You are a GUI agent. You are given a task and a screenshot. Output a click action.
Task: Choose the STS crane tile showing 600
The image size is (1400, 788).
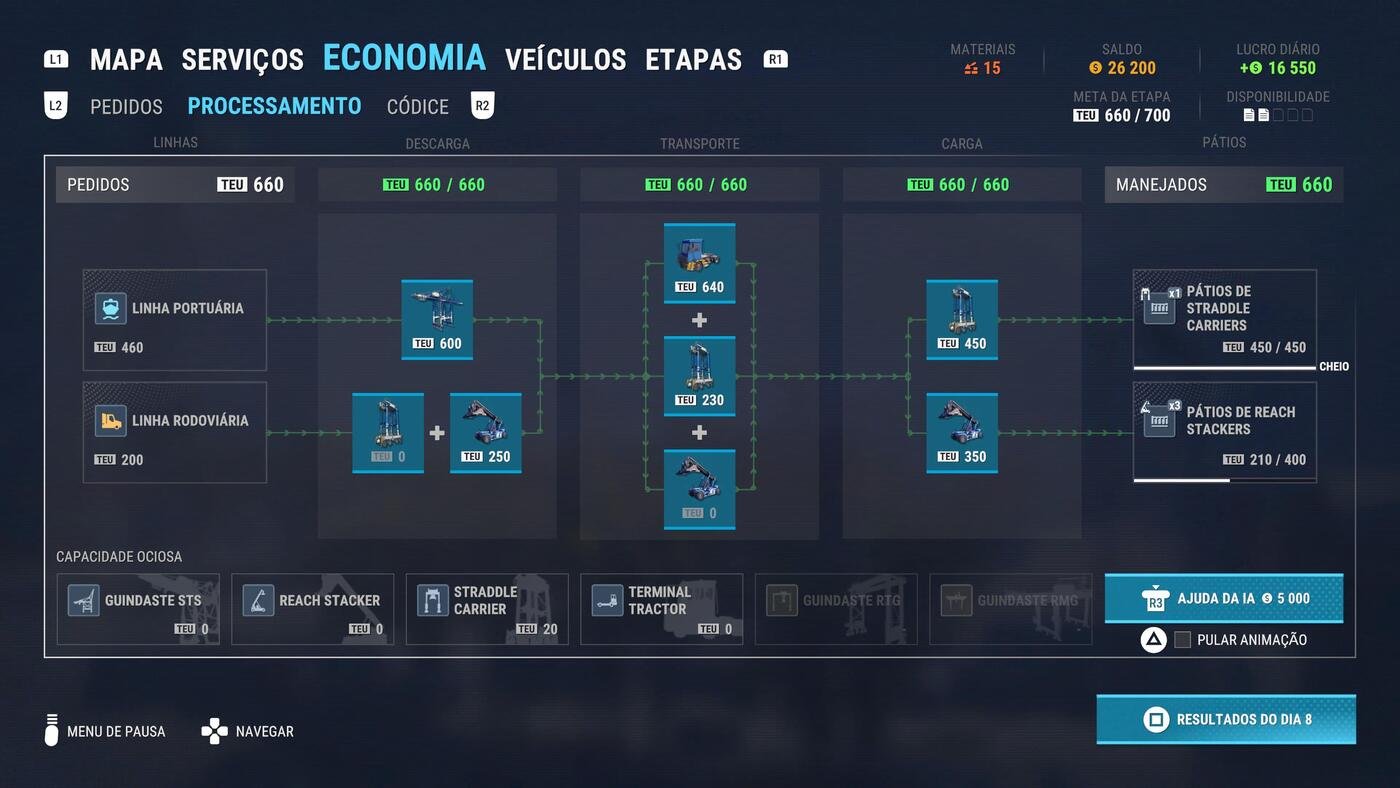tap(437, 320)
